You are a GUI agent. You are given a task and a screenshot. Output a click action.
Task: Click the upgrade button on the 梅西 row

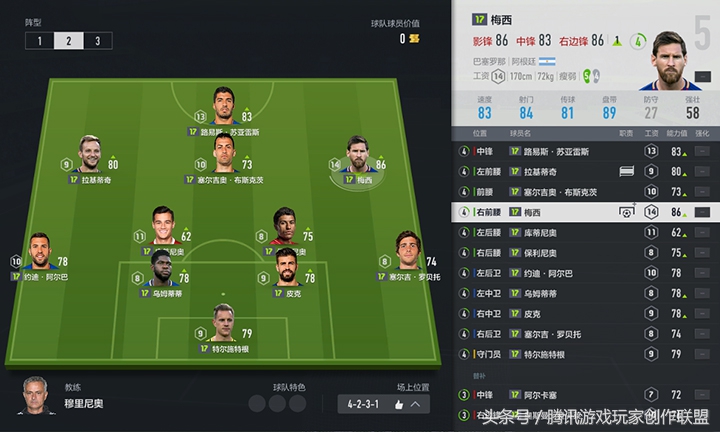click(703, 212)
